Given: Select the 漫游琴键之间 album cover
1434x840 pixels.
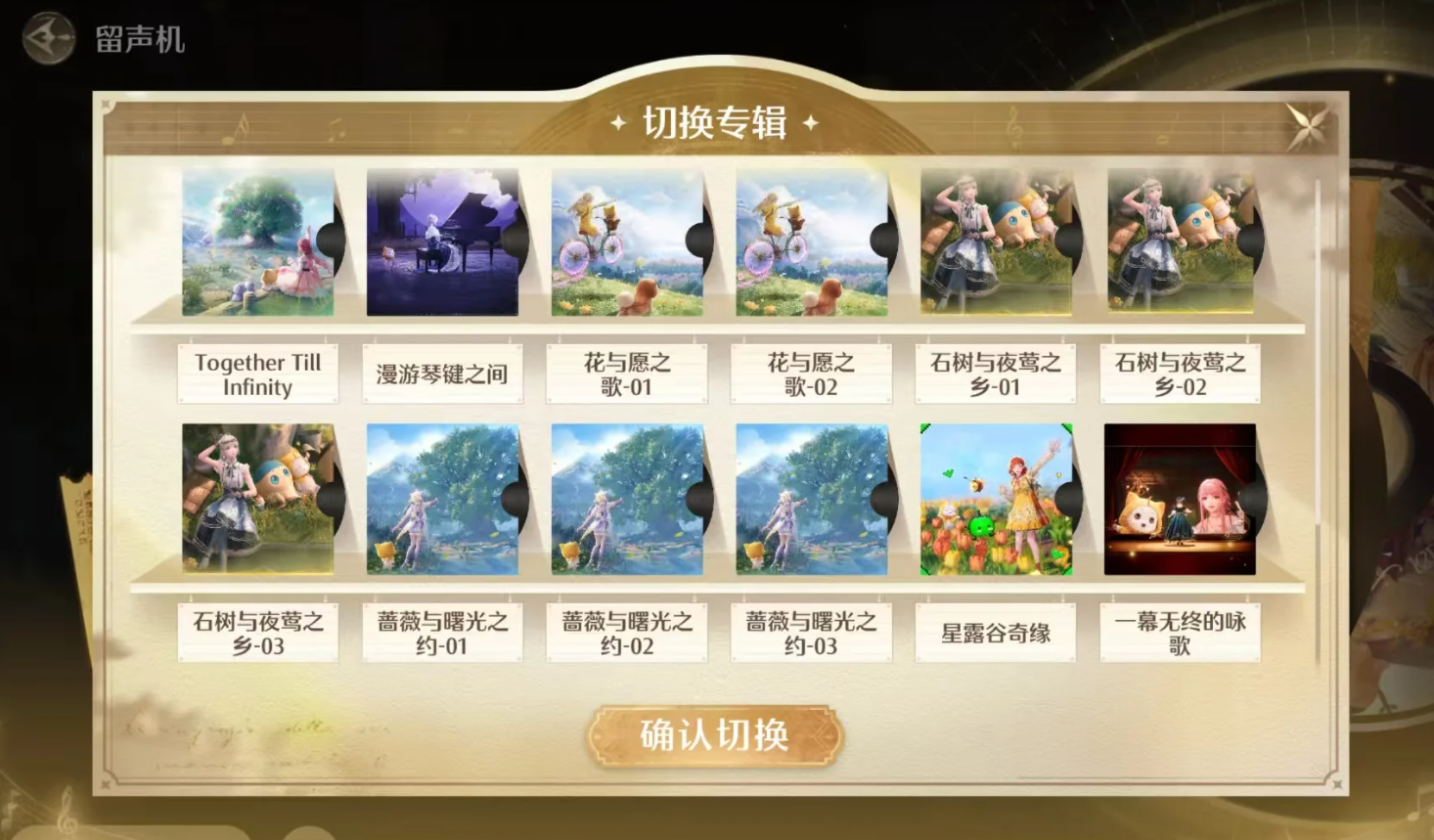Looking at the screenshot, I should coord(442,243).
